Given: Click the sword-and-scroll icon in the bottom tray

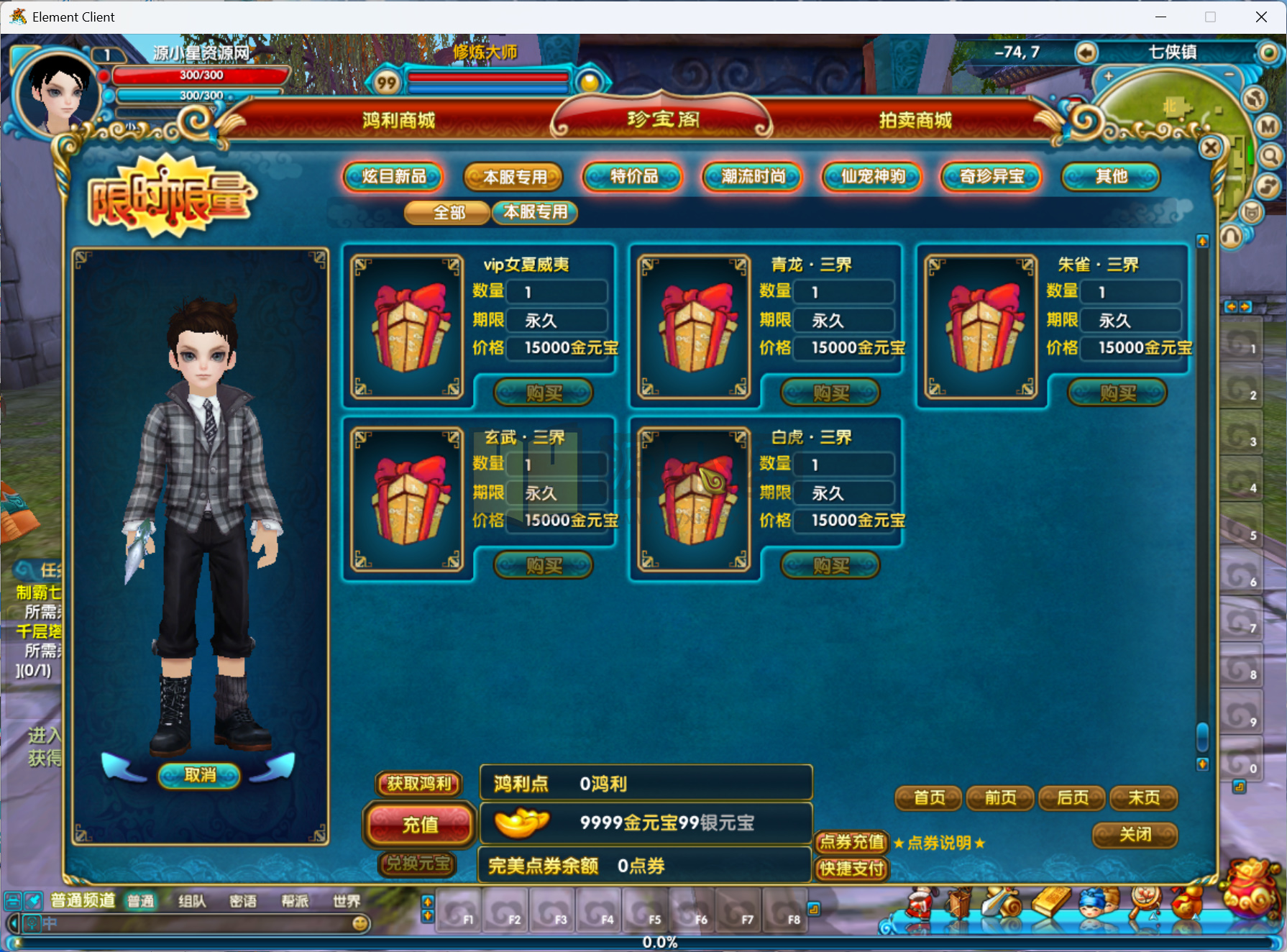Looking at the screenshot, I should pyautogui.click(x=1001, y=901).
